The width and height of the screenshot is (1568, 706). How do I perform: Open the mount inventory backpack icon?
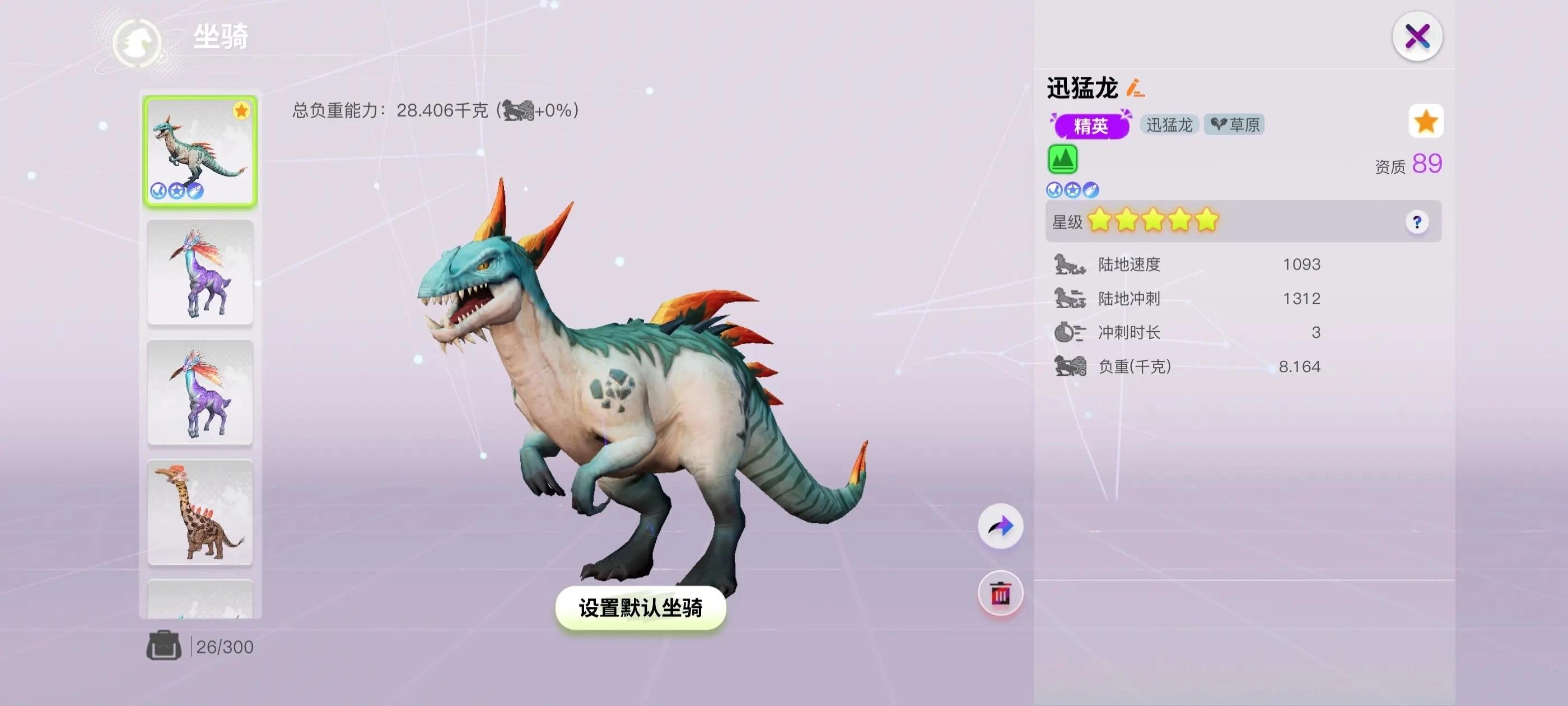coord(163,645)
